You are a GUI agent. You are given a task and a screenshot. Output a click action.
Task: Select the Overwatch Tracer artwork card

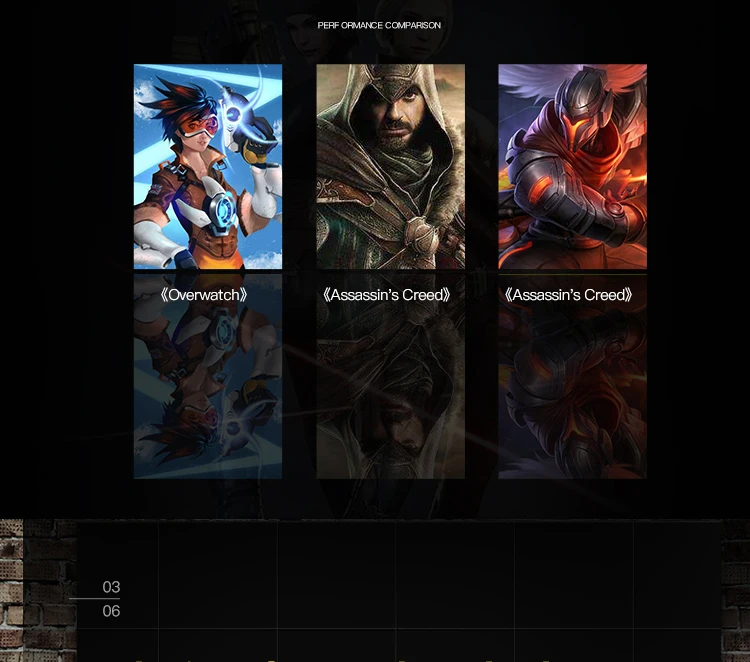click(x=208, y=167)
